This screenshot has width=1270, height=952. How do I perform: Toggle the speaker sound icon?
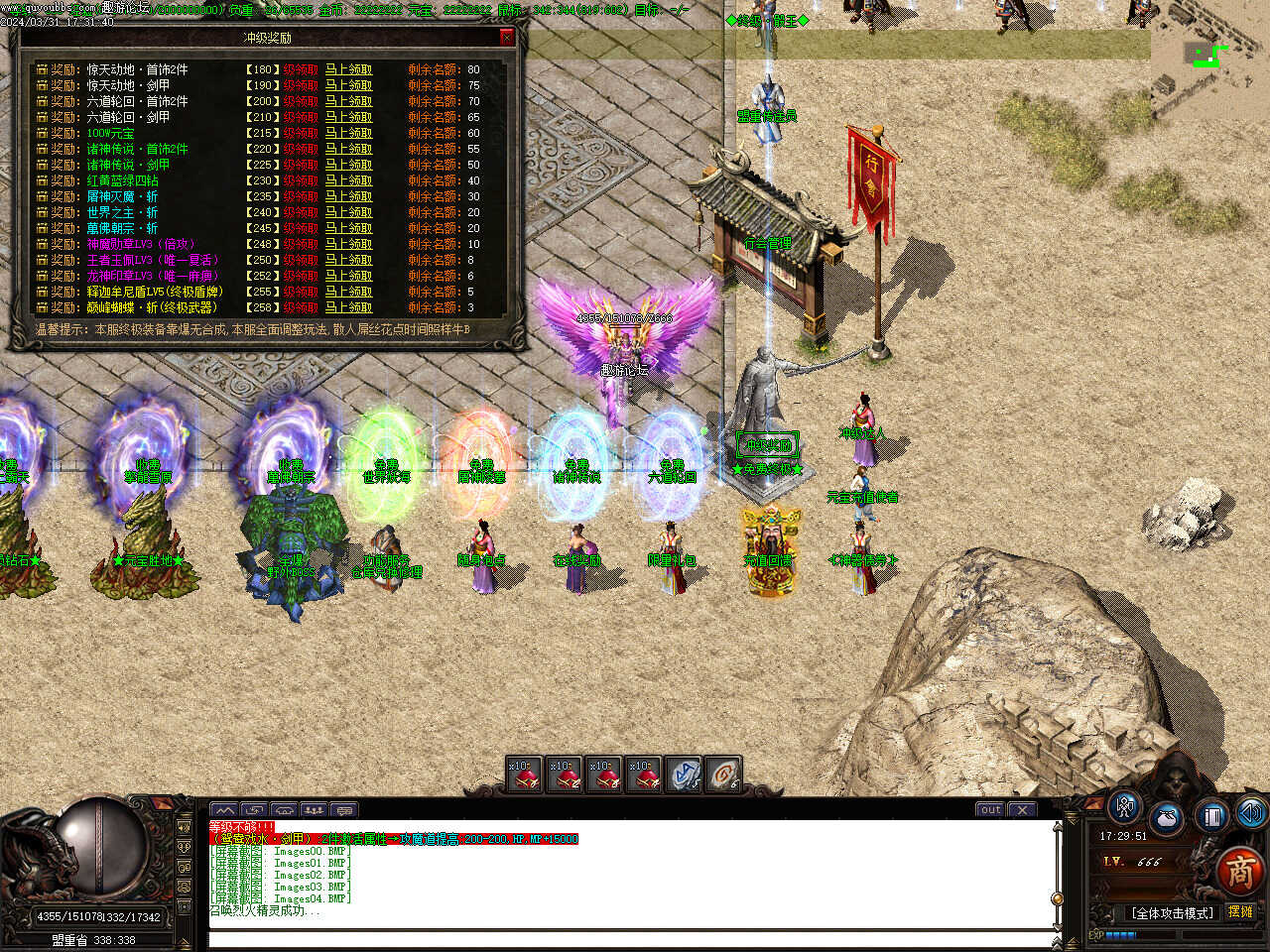pyautogui.click(x=1250, y=813)
